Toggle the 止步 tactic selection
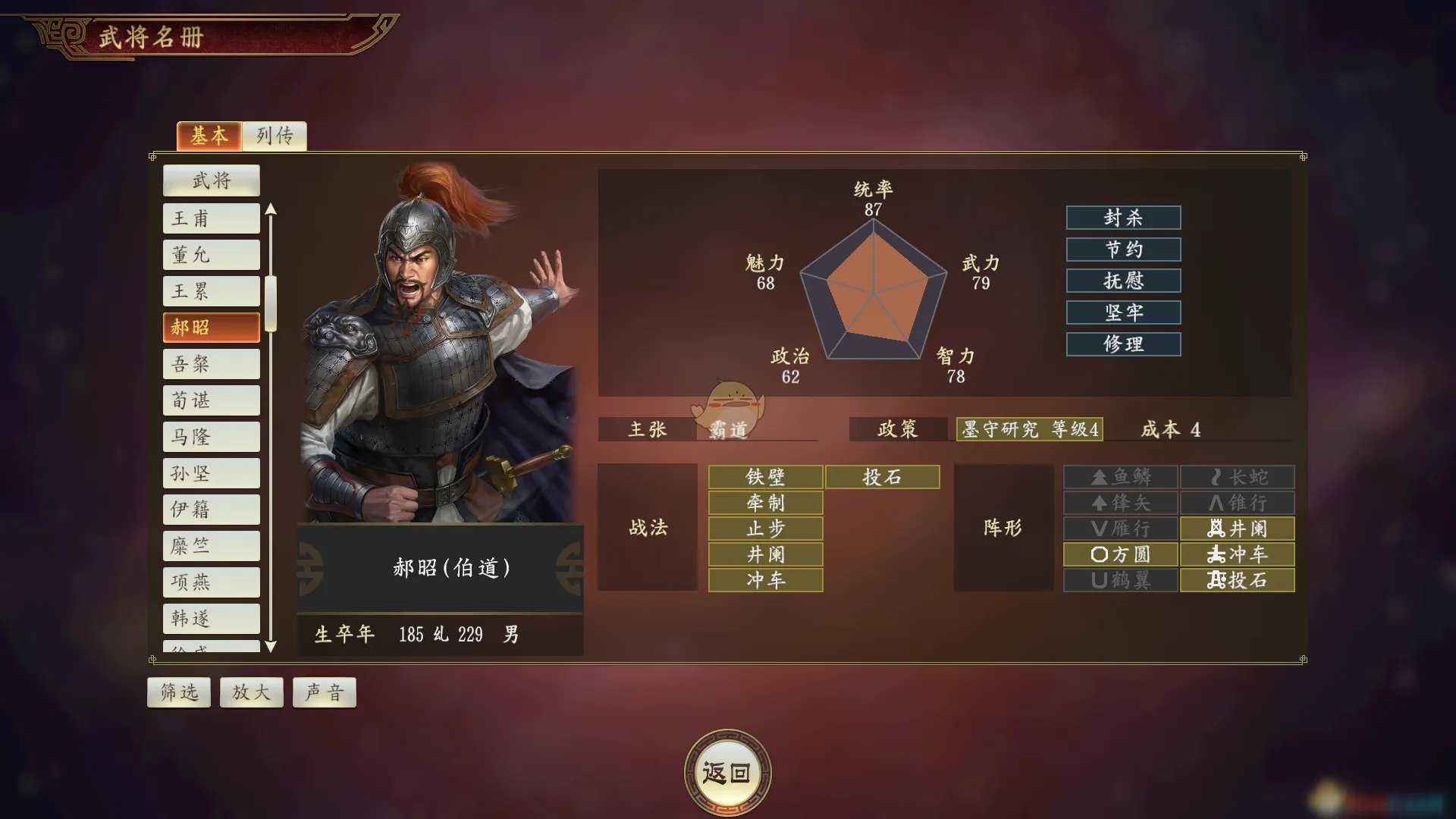 coord(764,529)
